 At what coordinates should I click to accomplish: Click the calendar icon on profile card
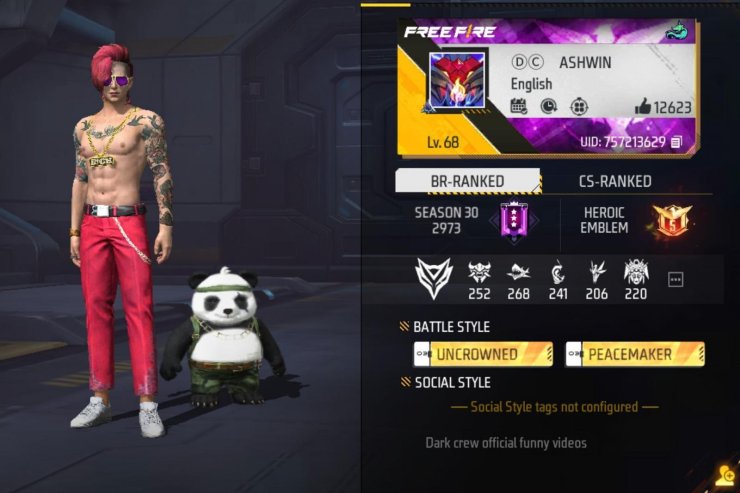click(x=519, y=106)
